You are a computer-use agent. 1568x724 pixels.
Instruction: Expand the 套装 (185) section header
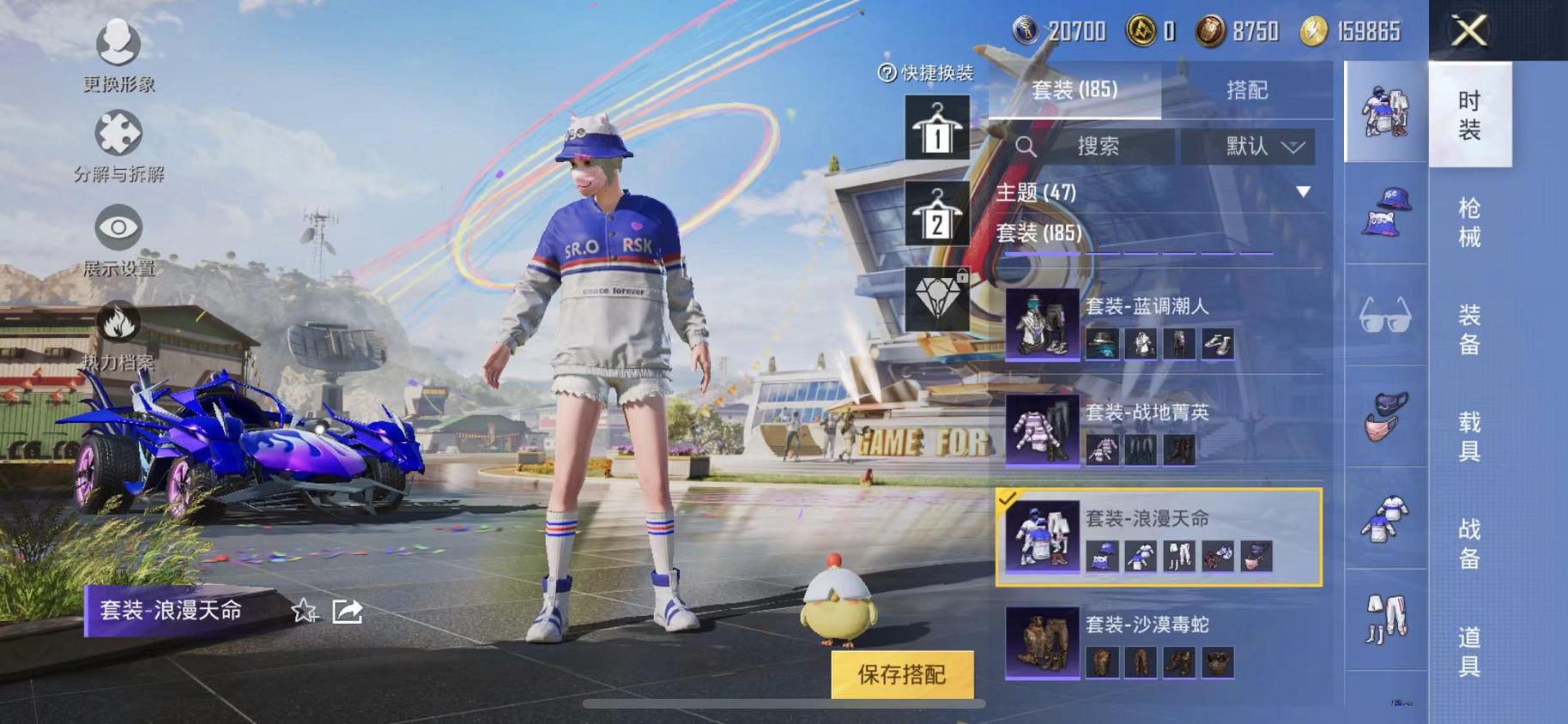pos(1038,232)
